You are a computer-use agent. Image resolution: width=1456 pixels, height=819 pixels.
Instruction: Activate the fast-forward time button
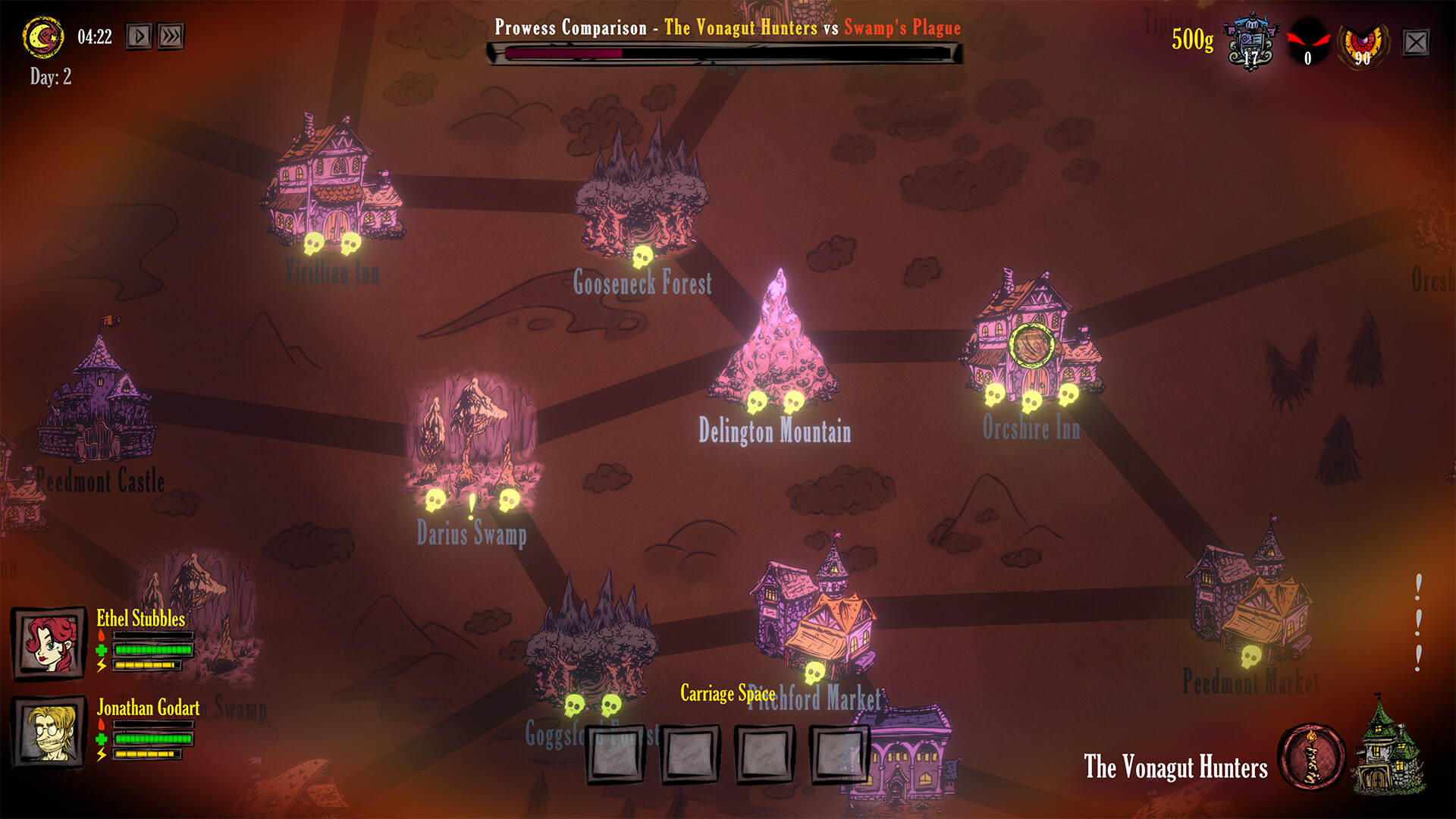[171, 36]
